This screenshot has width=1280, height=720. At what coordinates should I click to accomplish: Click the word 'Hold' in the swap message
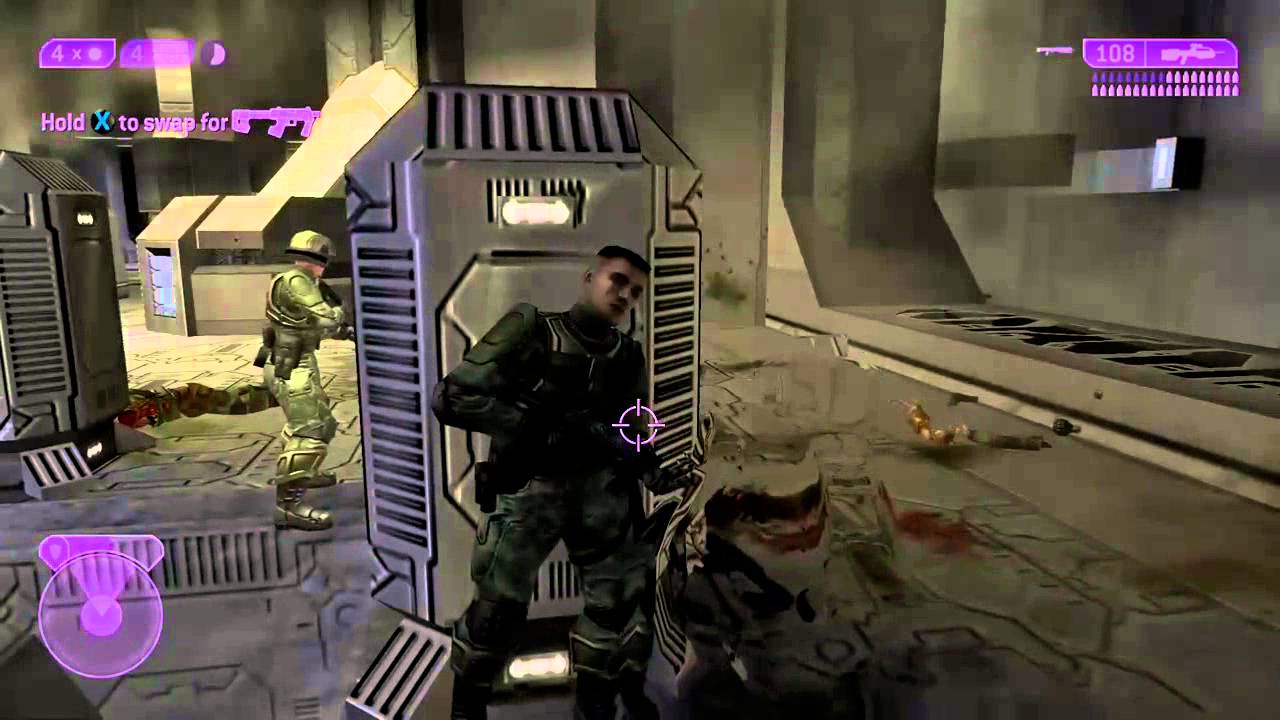pos(63,123)
